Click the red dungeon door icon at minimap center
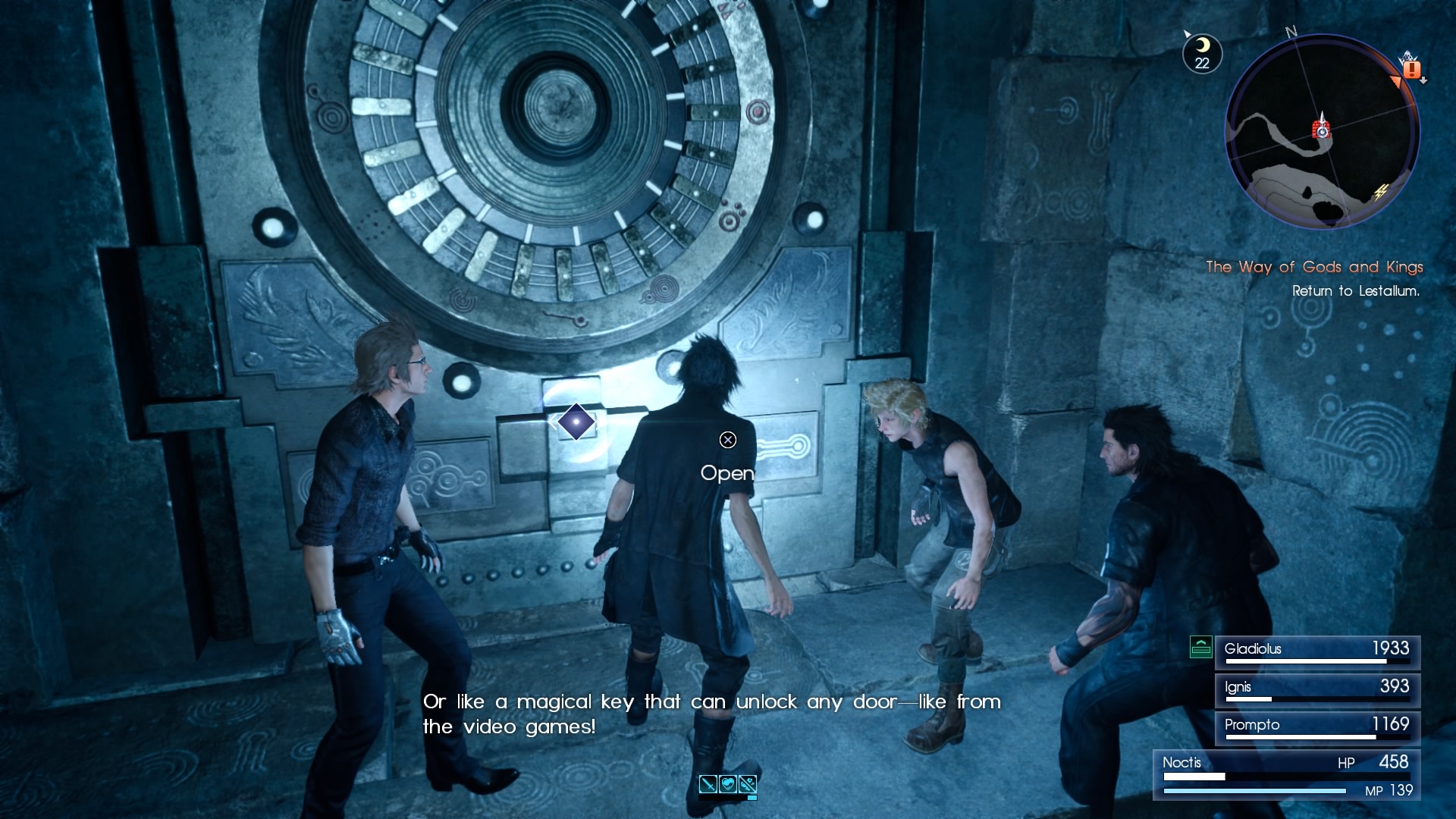Image resolution: width=1456 pixels, height=819 pixels. [1322, 130]
